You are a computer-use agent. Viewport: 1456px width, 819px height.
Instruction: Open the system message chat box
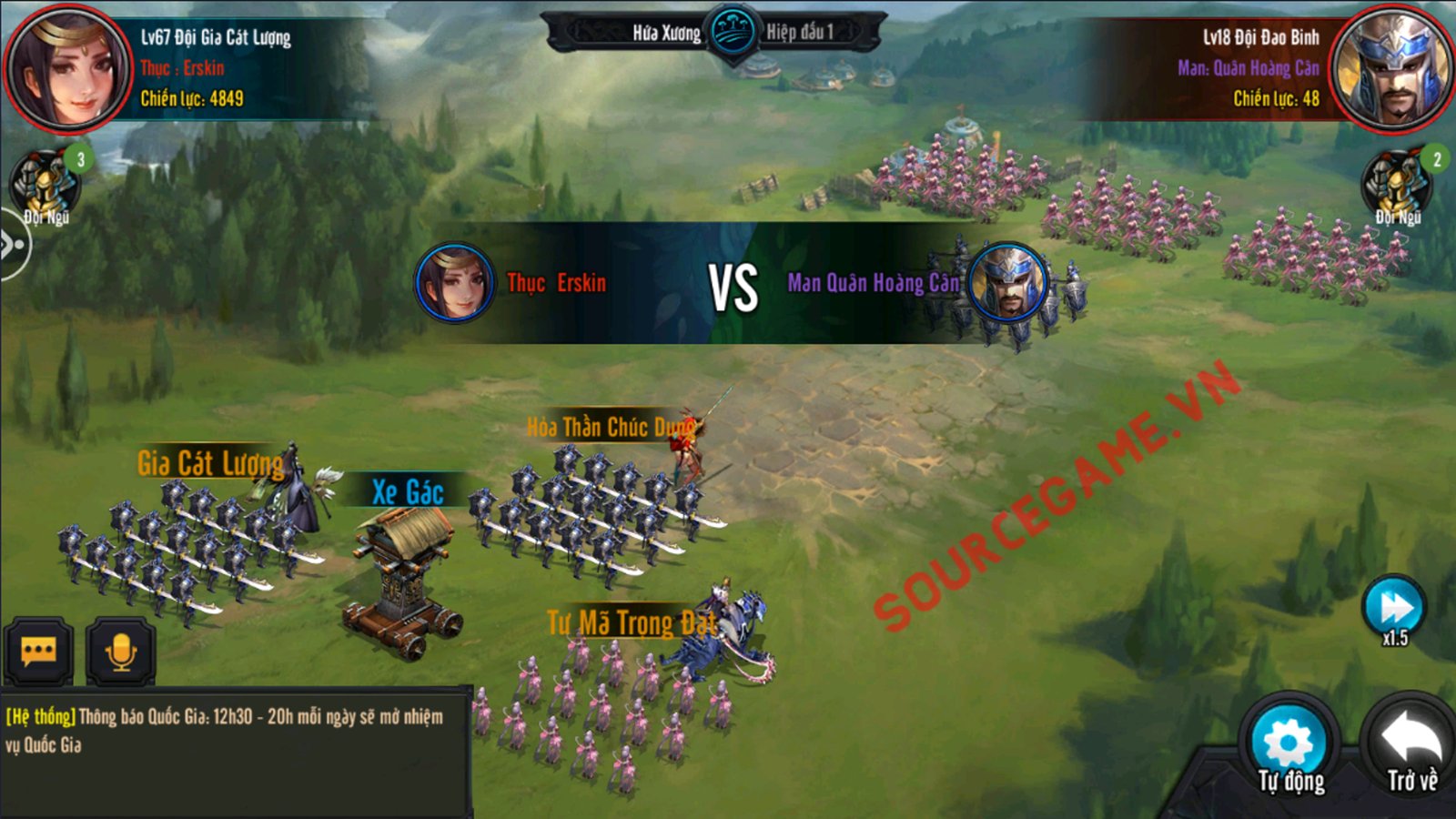(235, 731)
